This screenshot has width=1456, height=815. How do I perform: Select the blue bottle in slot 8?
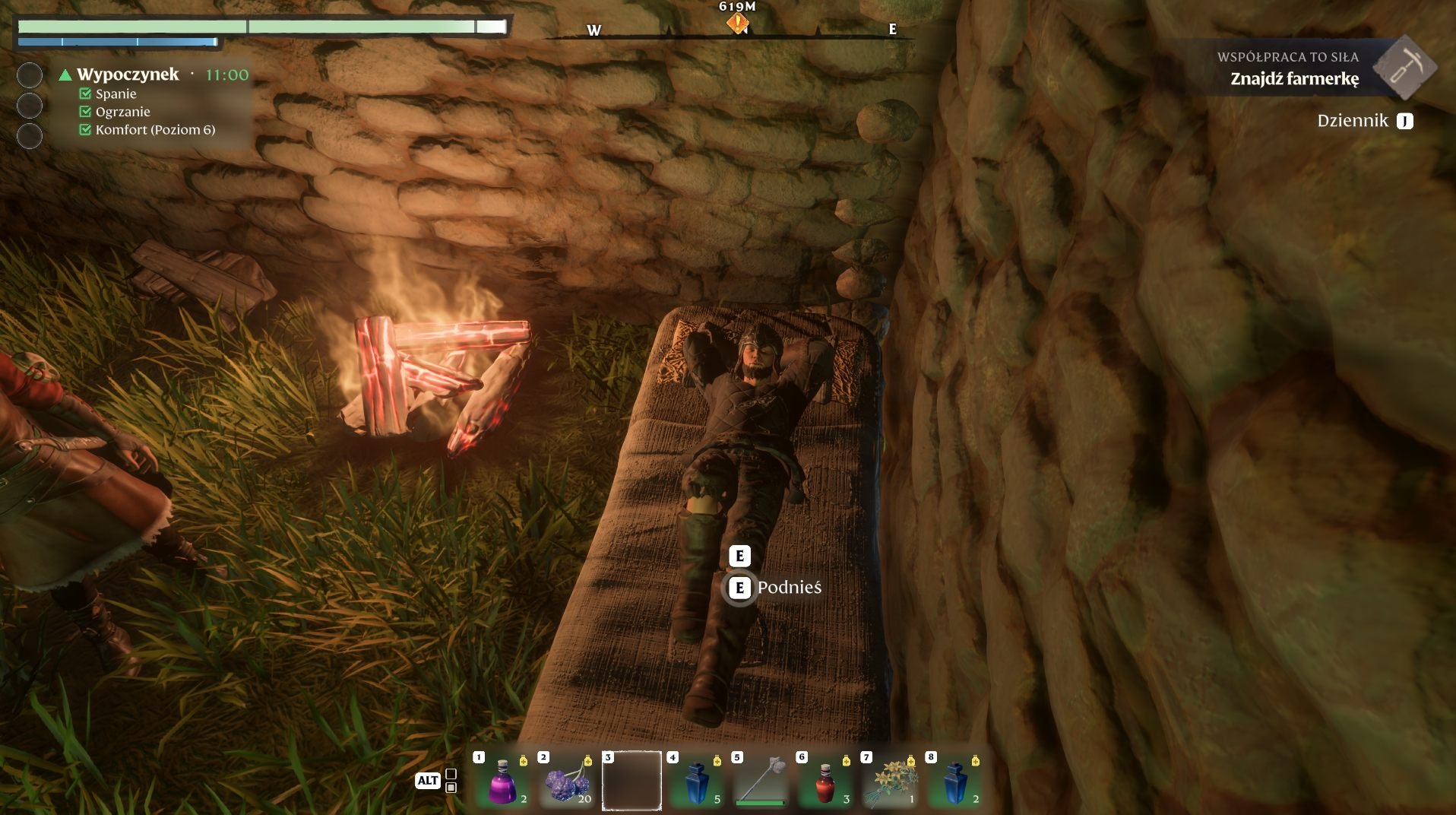click(954, 781)
